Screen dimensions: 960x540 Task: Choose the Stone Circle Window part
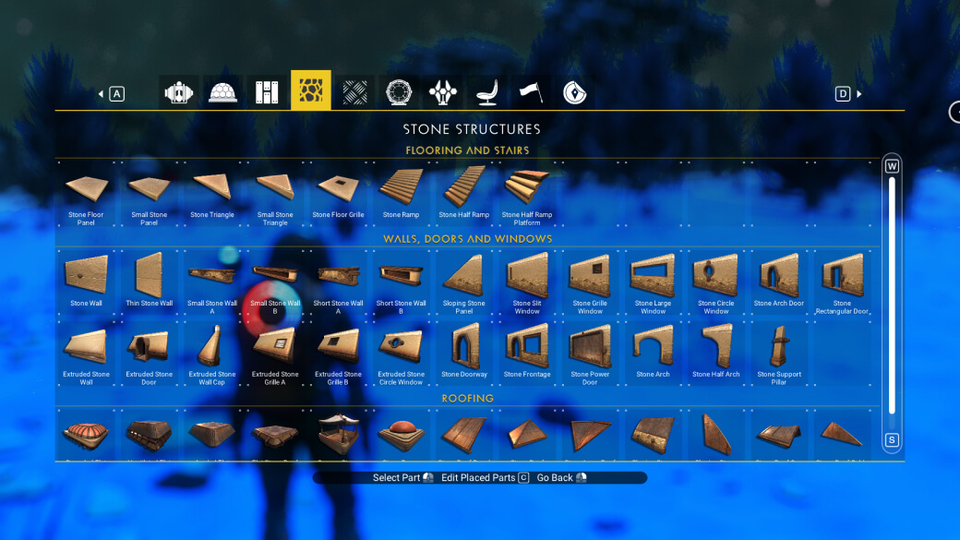click(716, 282)
